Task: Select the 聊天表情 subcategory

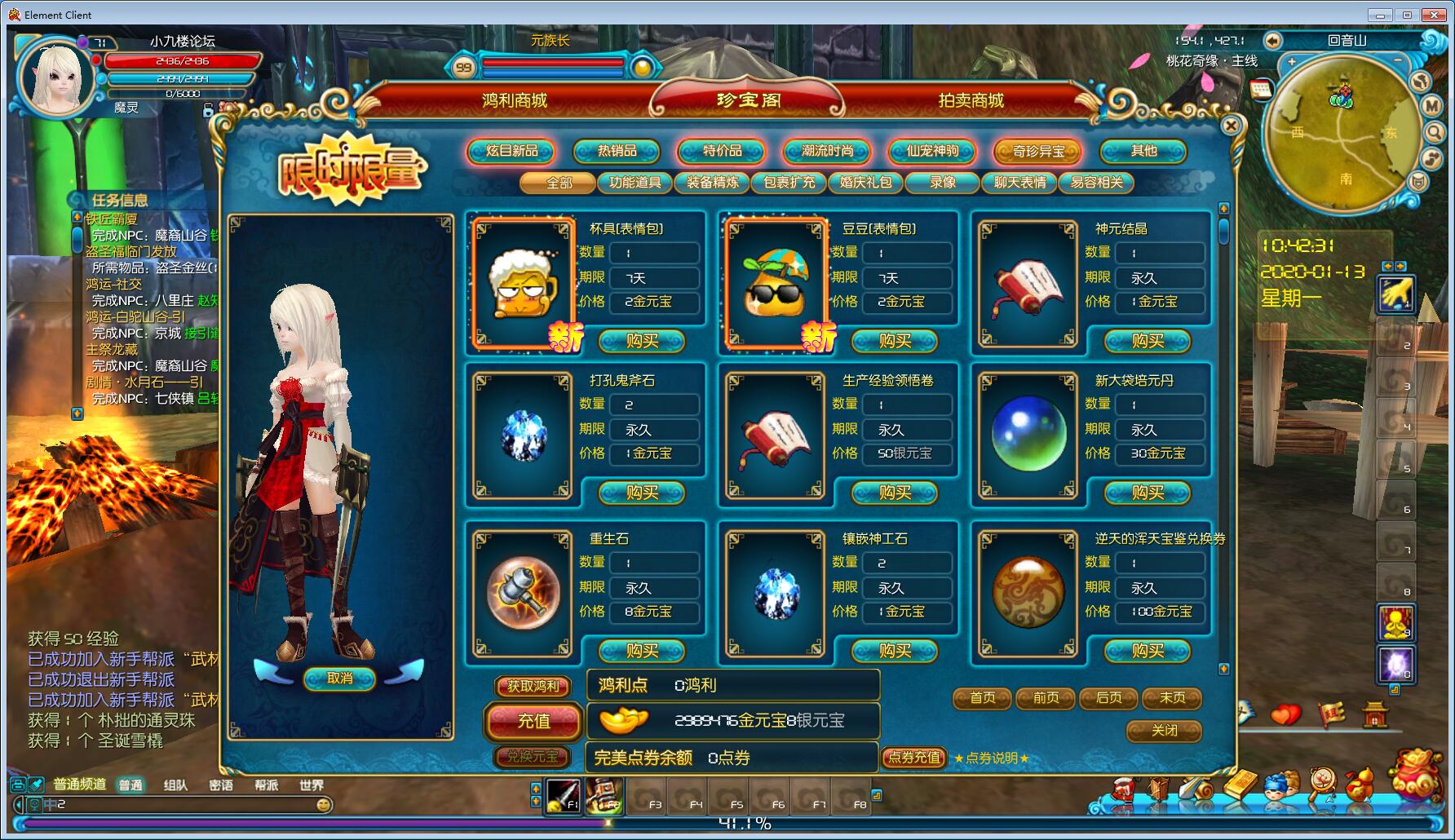Action: click(x=1019, y=183)
